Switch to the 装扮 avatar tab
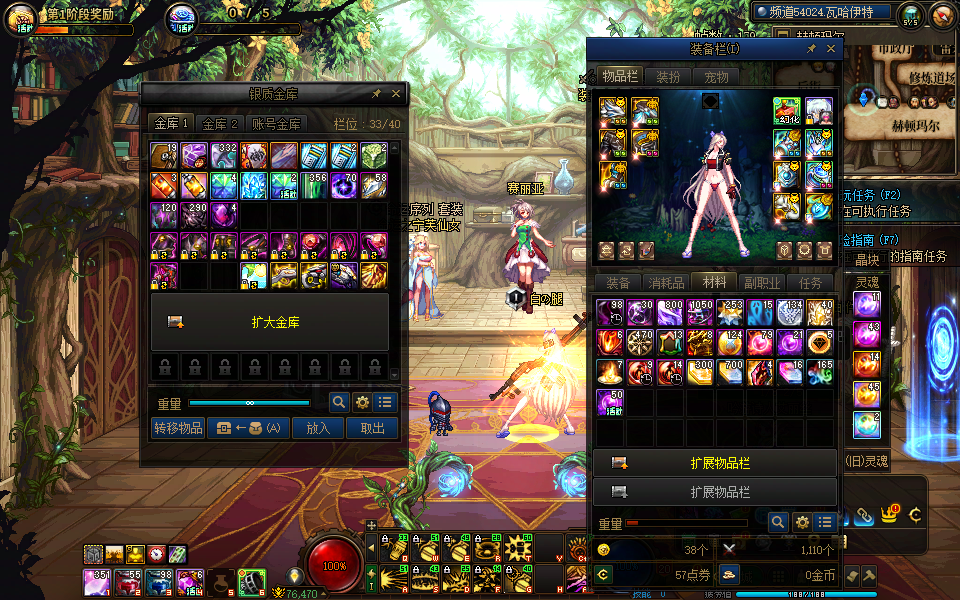This screenshot has height=600, width=960. tap(668, 77)
